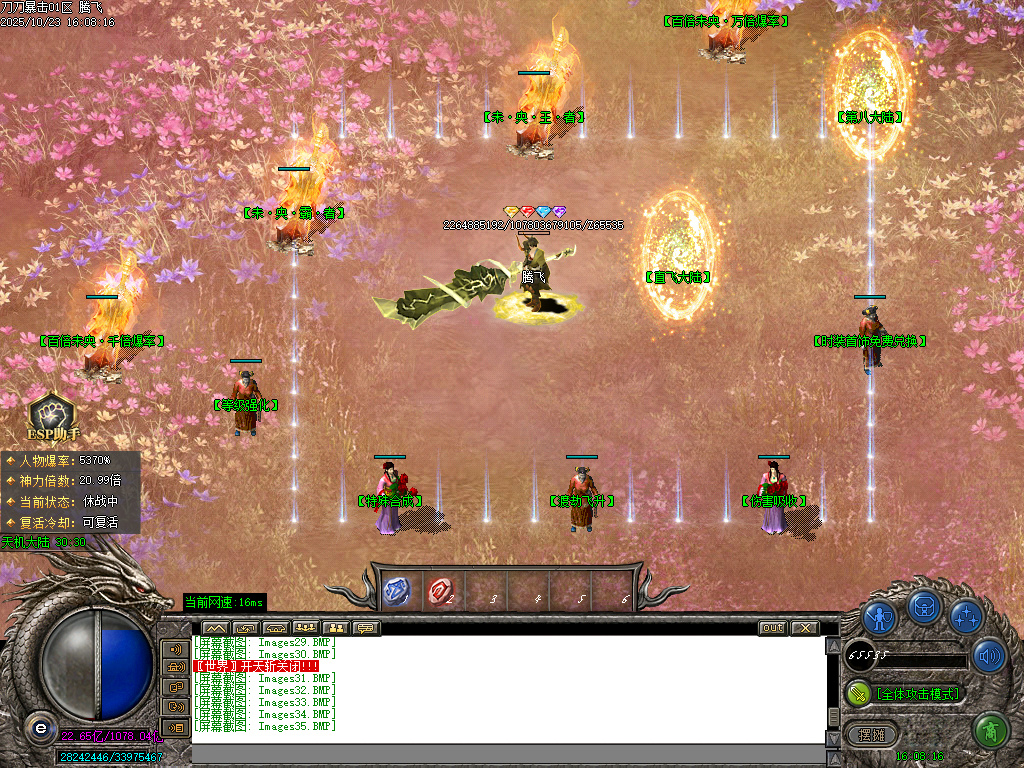Open the three-person group toolbar button

[x=305, y=628]
